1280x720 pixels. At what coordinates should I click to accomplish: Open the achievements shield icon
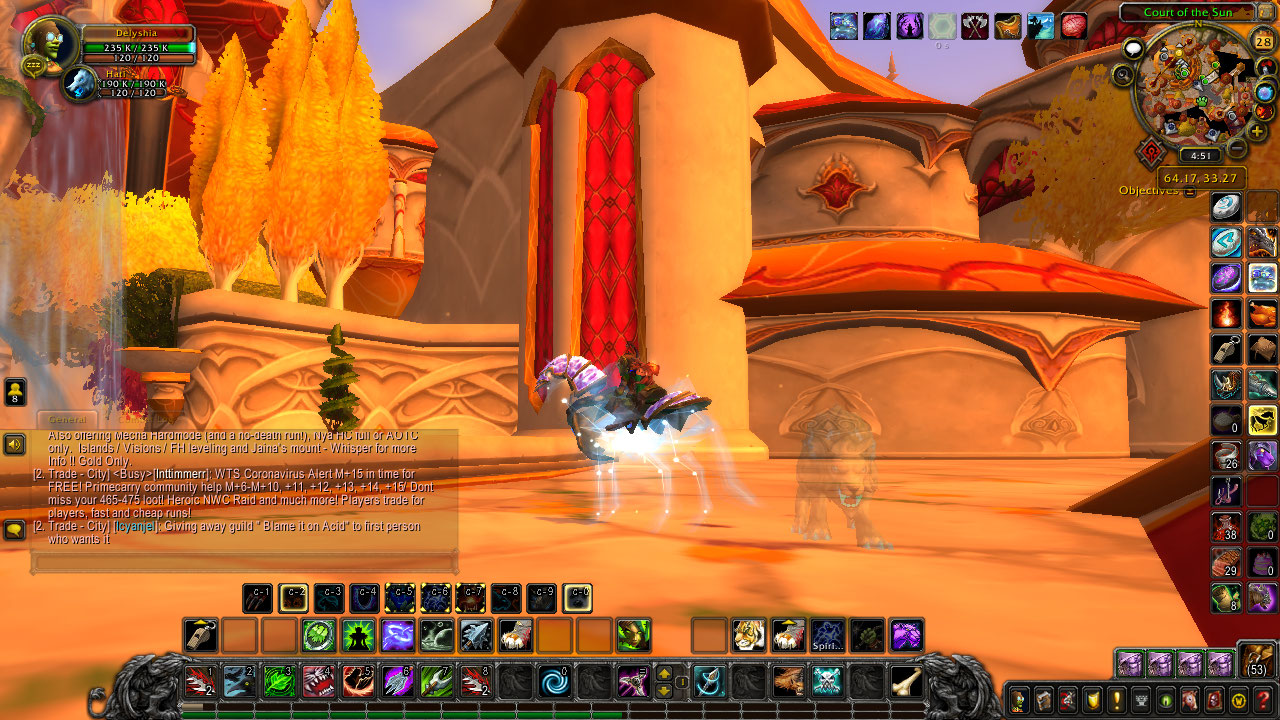1093,698
